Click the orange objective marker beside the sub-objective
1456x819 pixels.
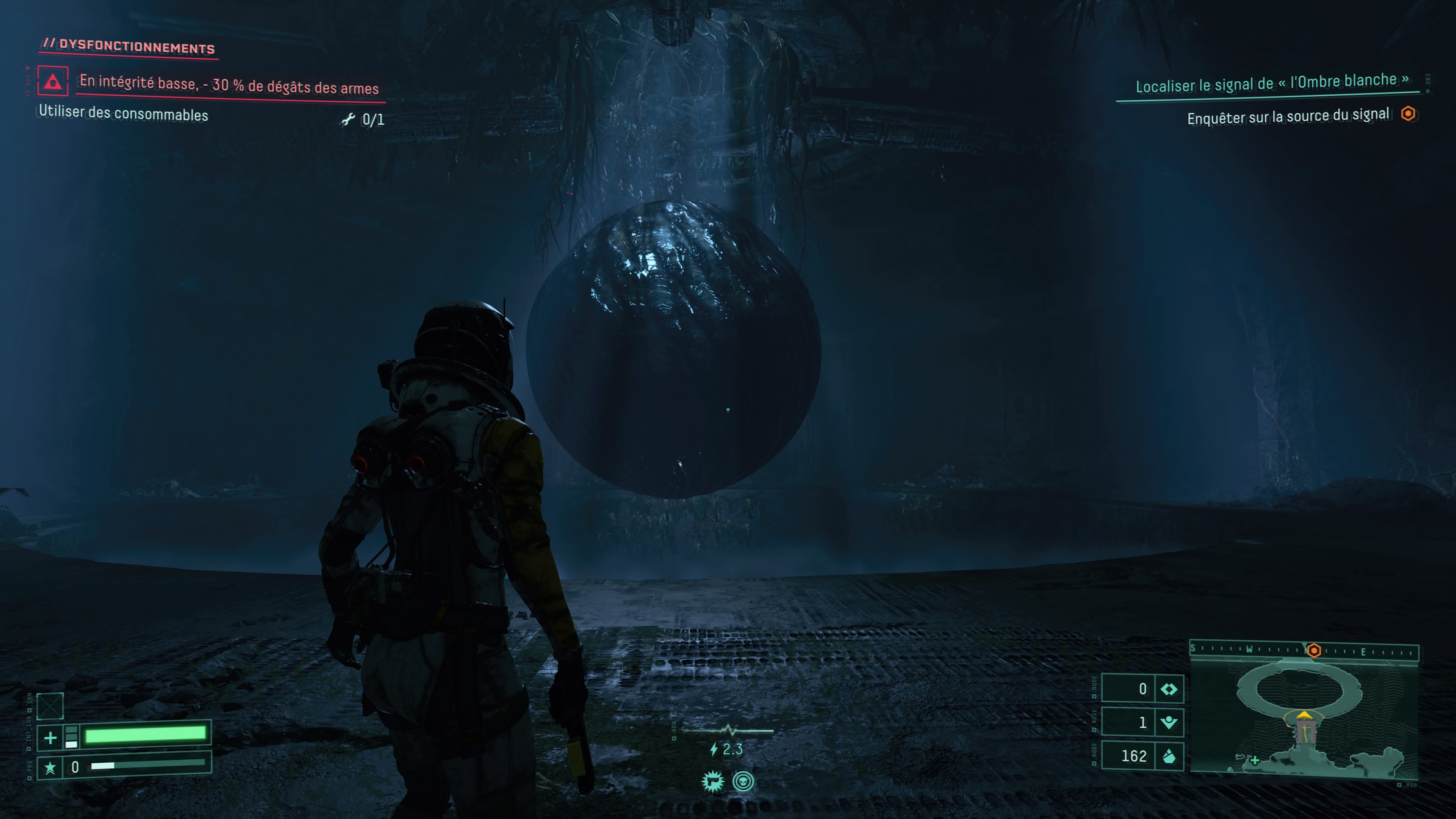click(x=1408, y=114)
